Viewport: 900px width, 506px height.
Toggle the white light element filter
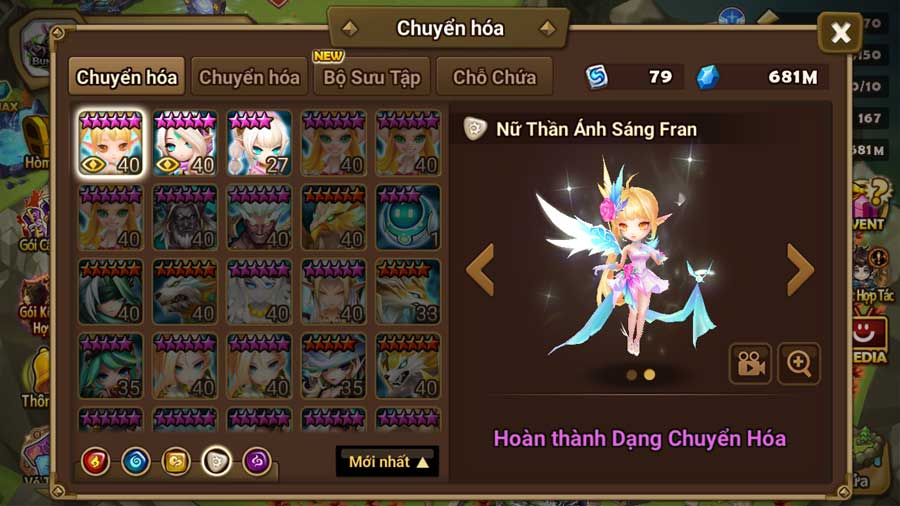(x=217, y=461)
